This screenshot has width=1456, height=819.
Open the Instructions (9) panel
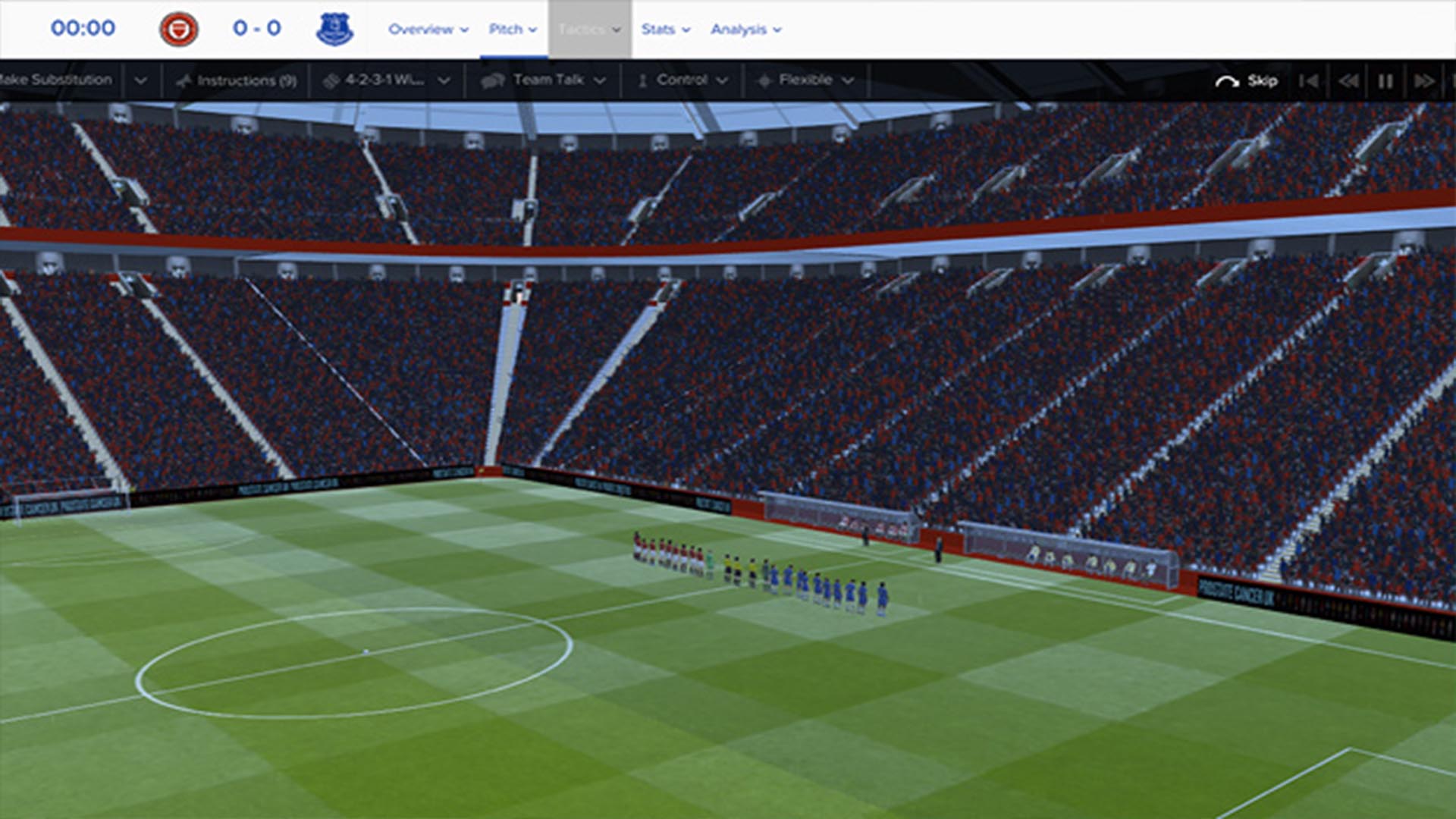(x=239, y=80)
